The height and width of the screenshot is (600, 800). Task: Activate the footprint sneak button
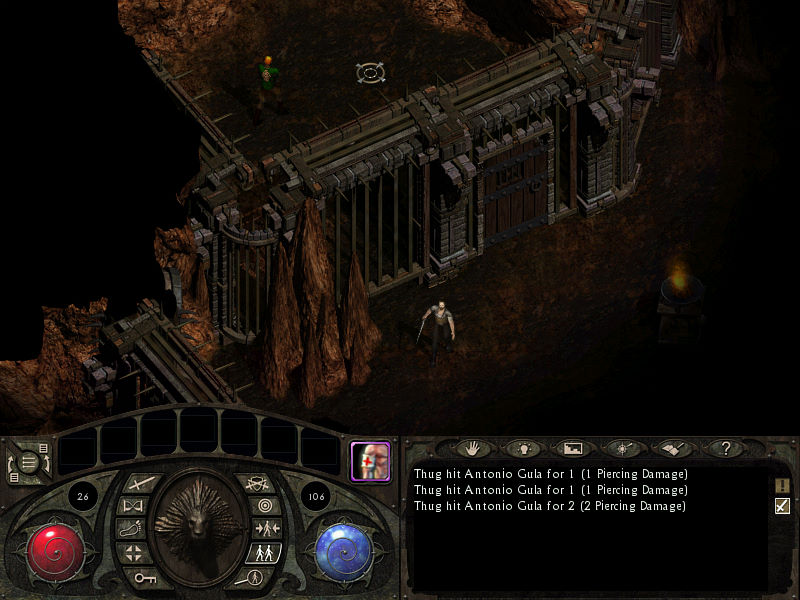pyautogui.click(x=131, y=529)
